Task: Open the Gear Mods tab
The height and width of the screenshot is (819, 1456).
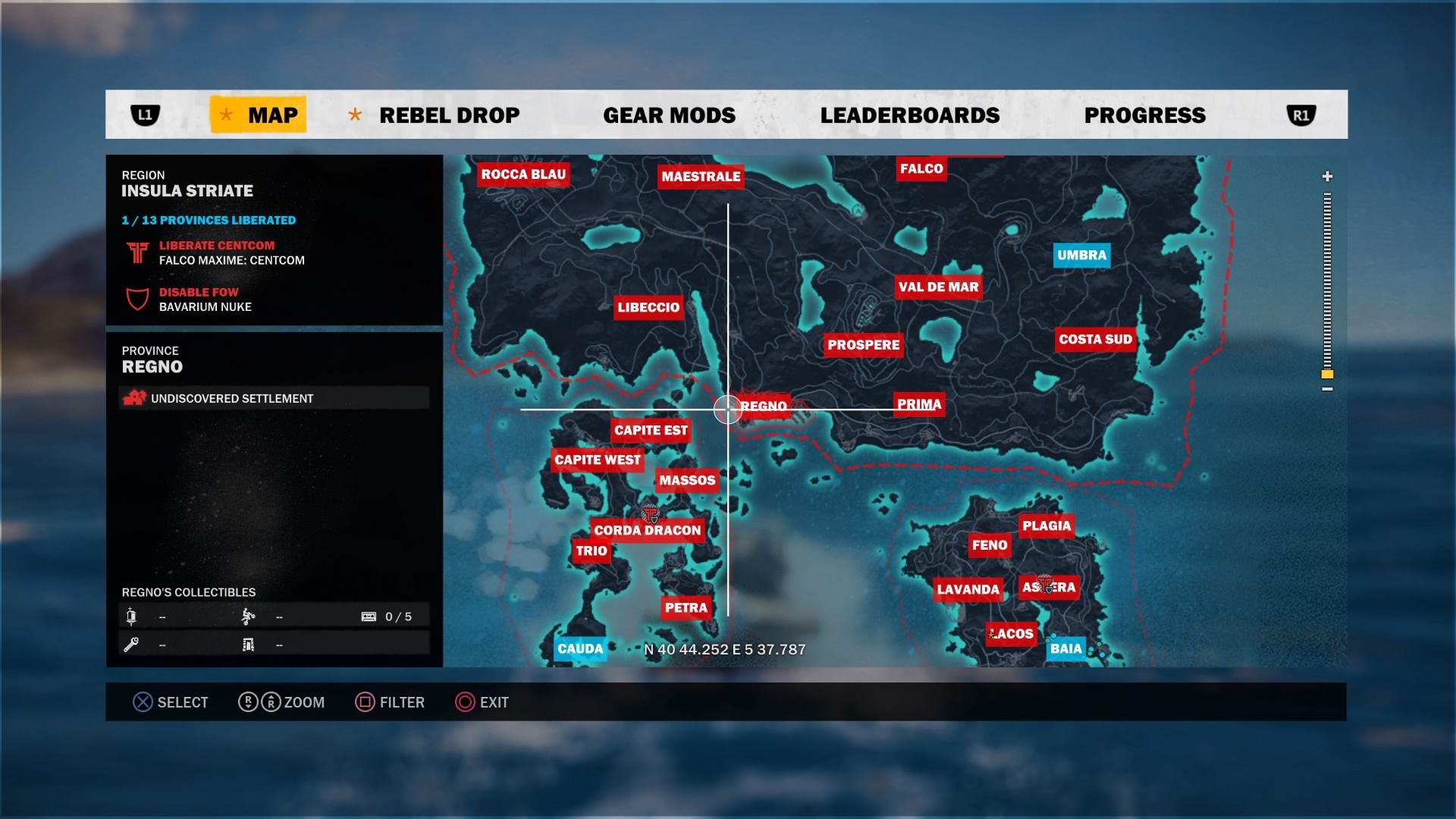Action: point(669,115)
